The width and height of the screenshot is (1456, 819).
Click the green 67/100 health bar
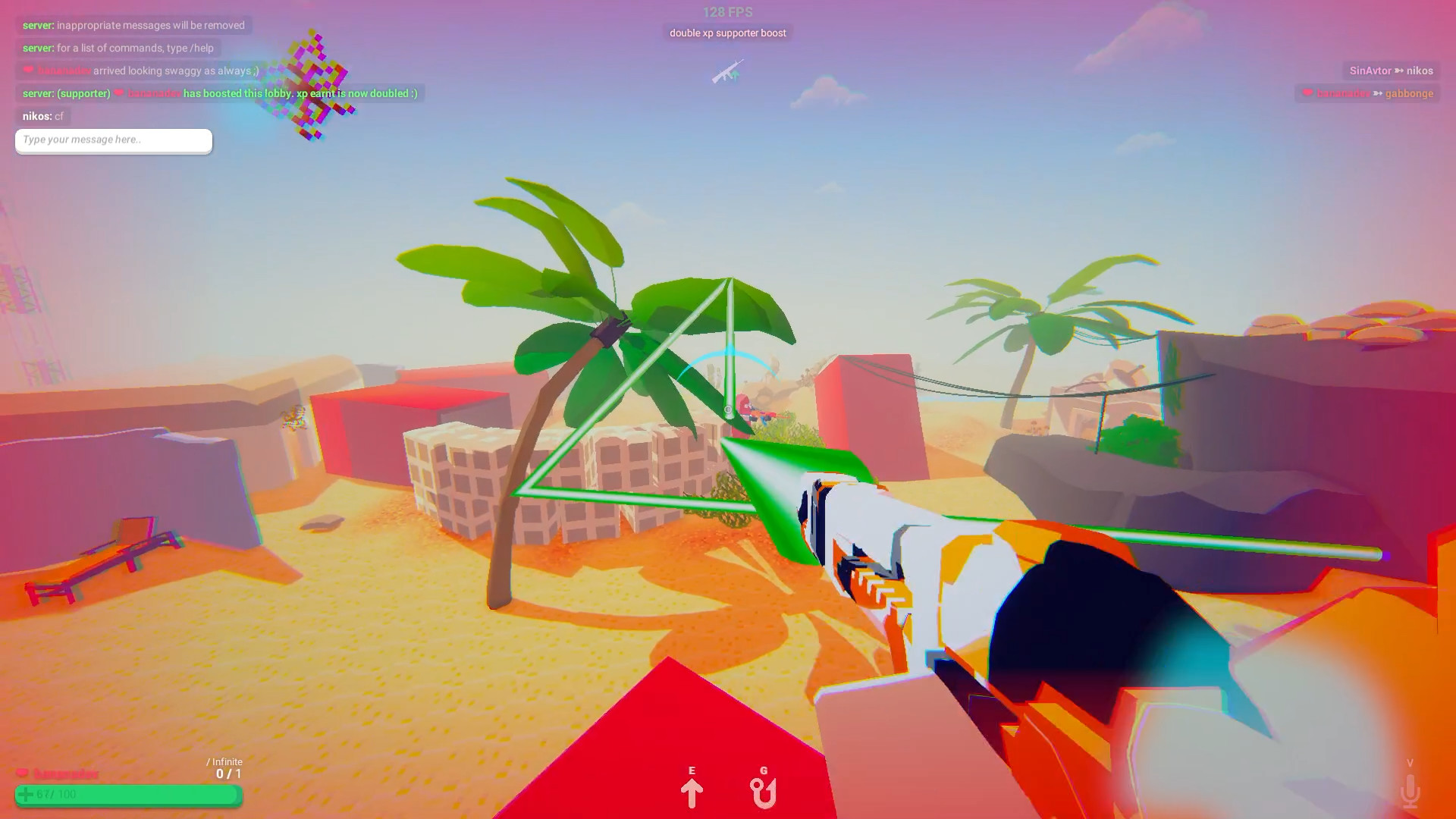click(127, 795)
